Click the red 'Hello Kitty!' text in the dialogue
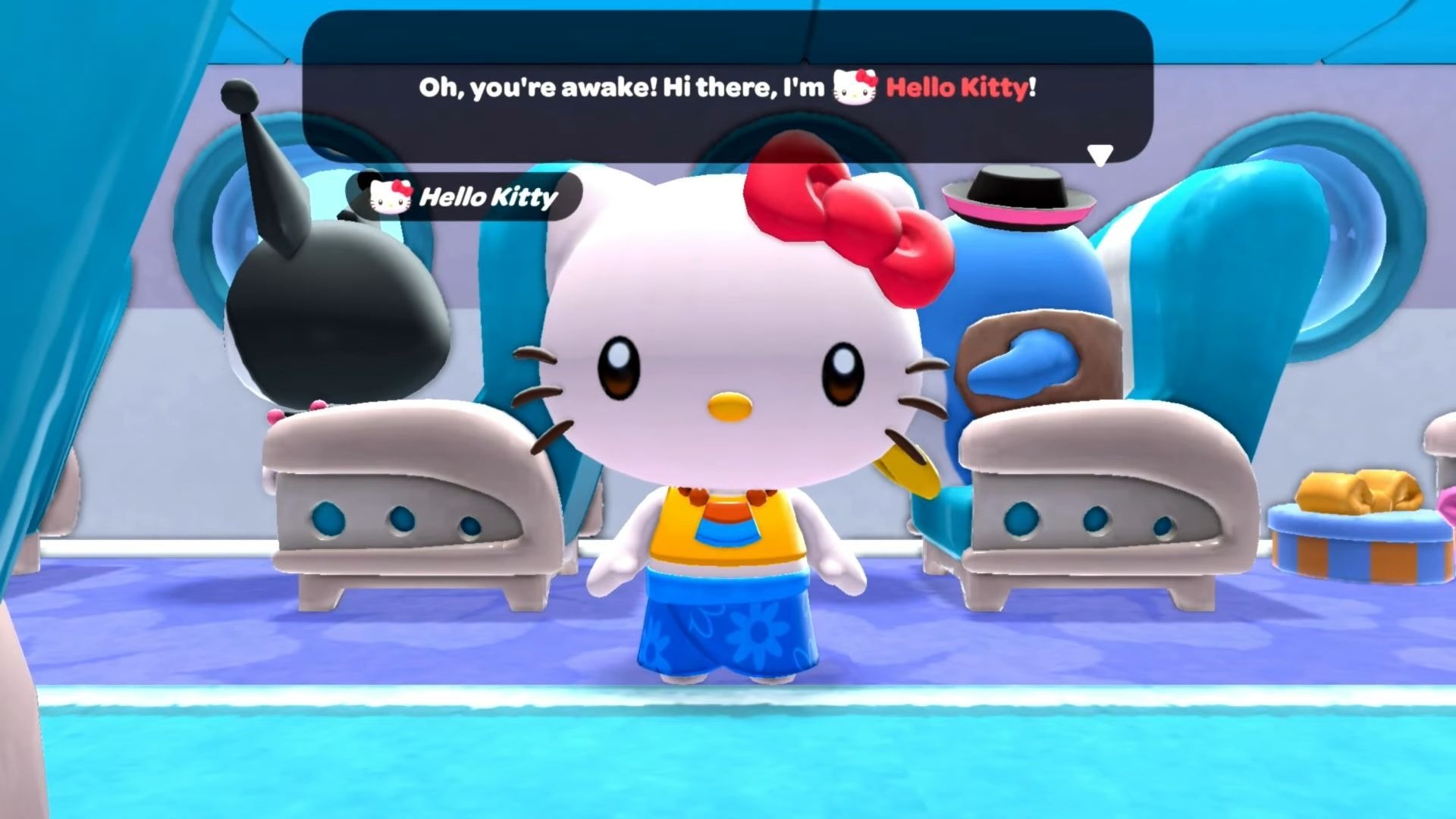Viewport: 1456px width, 819px height. (959, 87)
